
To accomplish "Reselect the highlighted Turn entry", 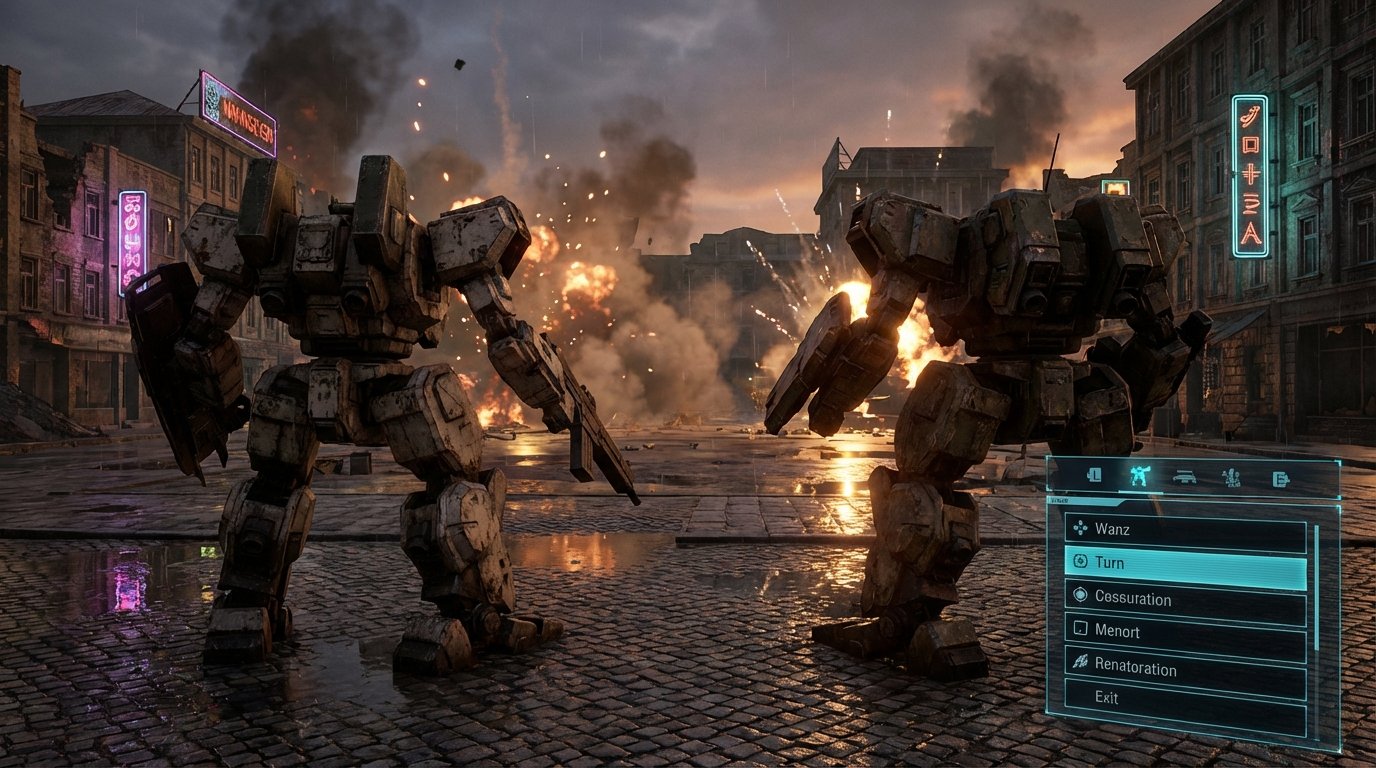I will [x=1112, y=562].
